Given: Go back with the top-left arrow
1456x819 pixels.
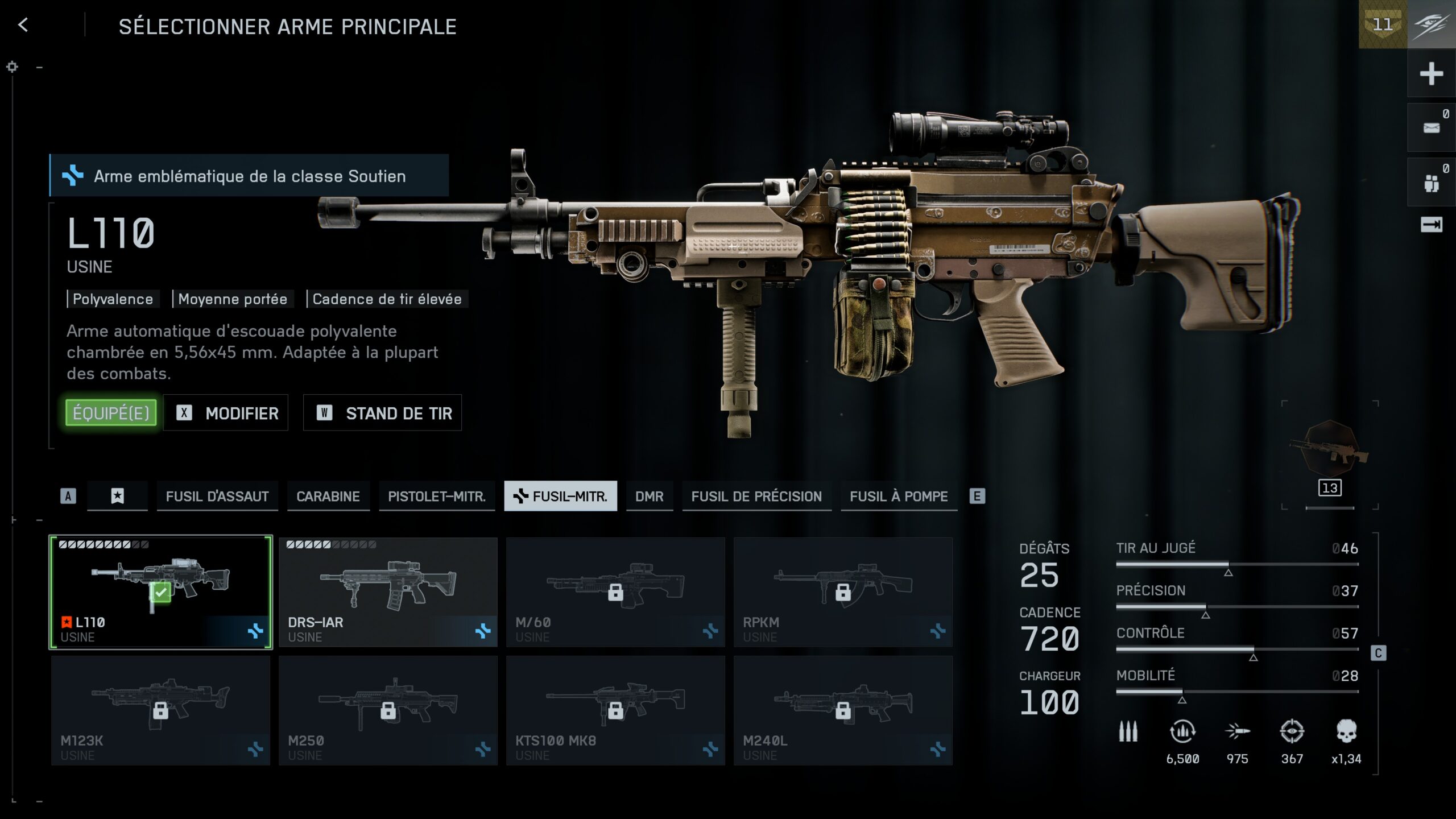Looking at the screenshot, I should pos(23,25).
